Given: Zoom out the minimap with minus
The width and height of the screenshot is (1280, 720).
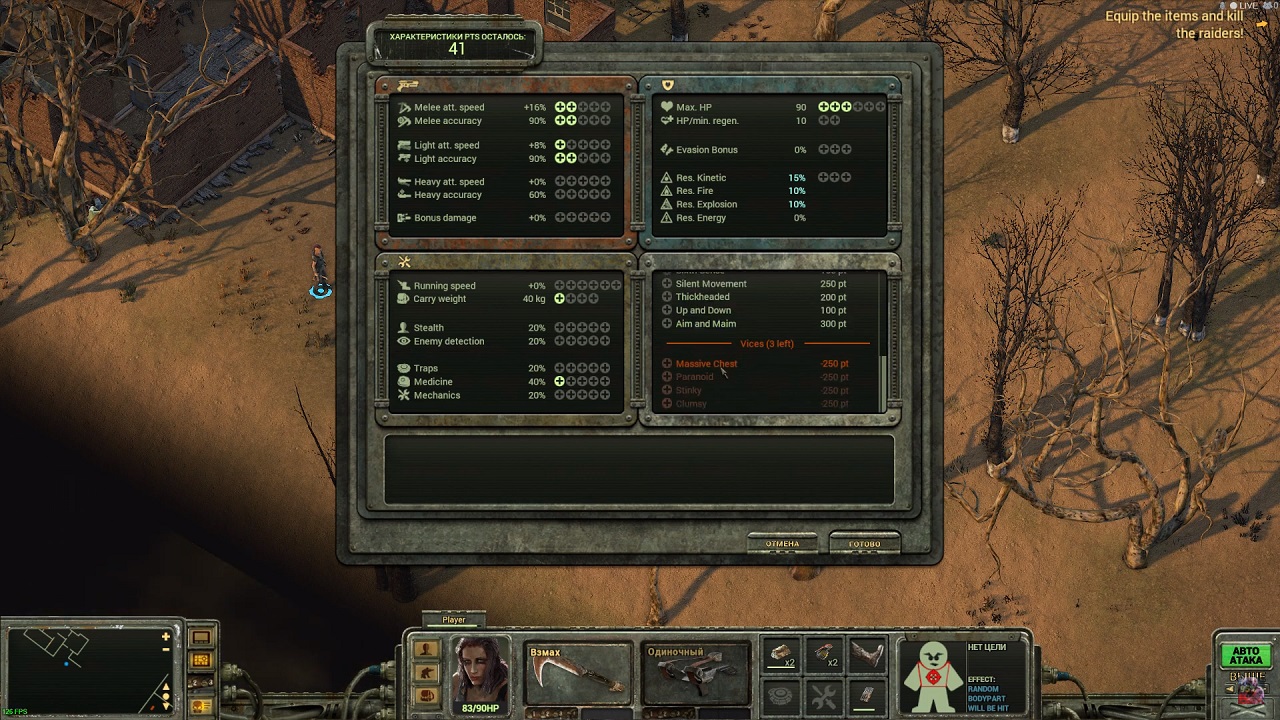Looking at the screenshot, I should pos(166,650).
